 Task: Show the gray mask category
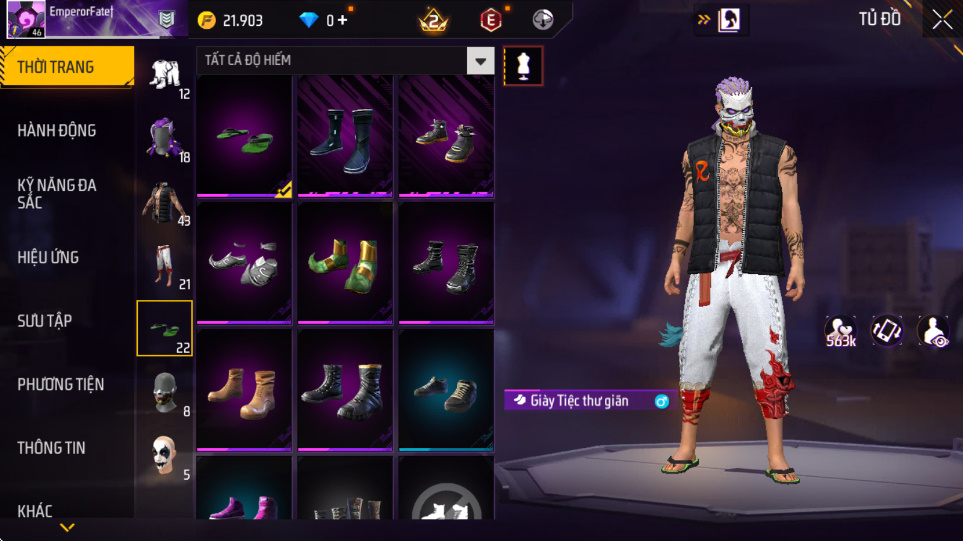coord(165,391)
